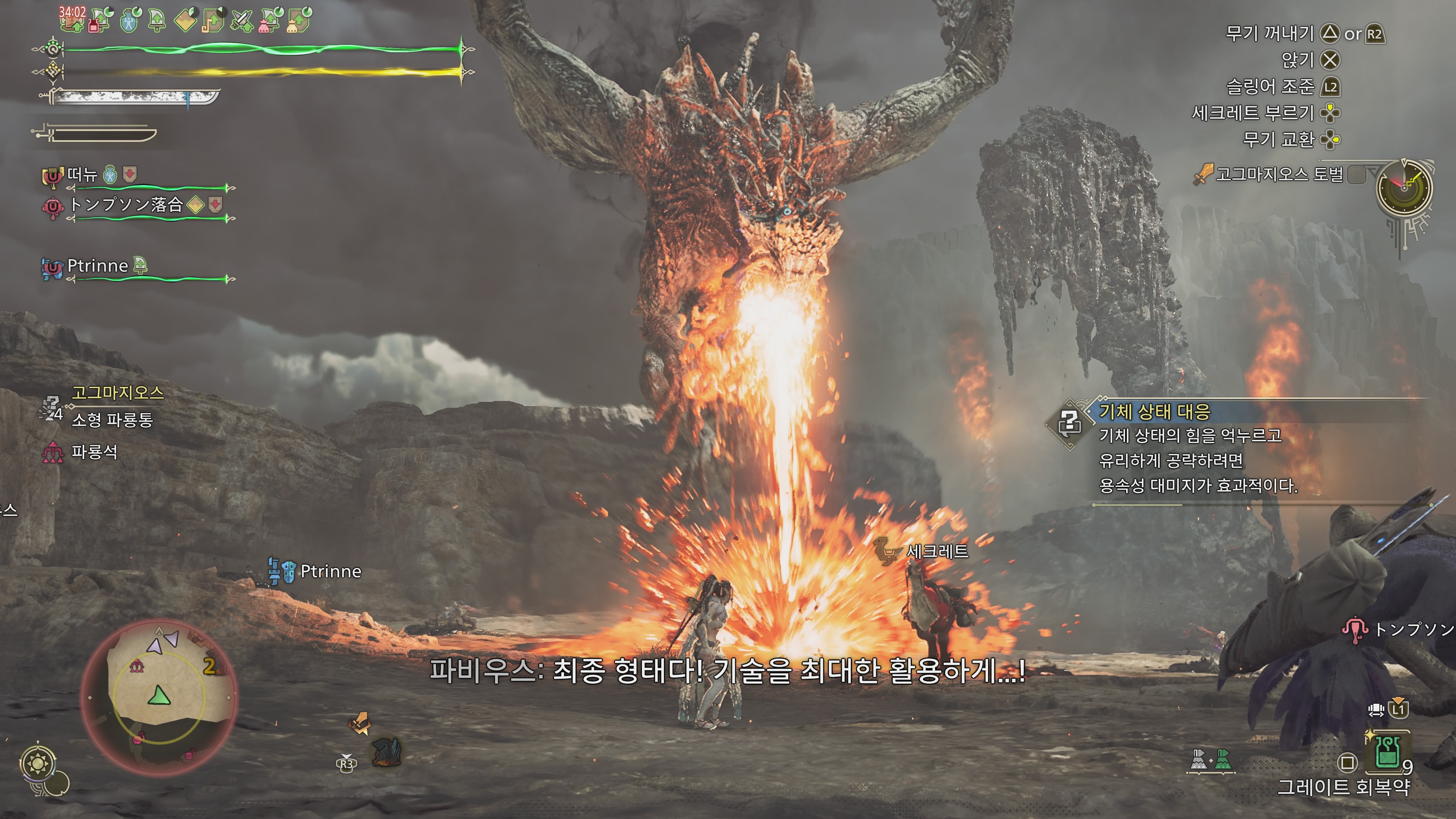
Task: Open the 기체 상태 대응 tip panel
Action: coord(1154,411)
